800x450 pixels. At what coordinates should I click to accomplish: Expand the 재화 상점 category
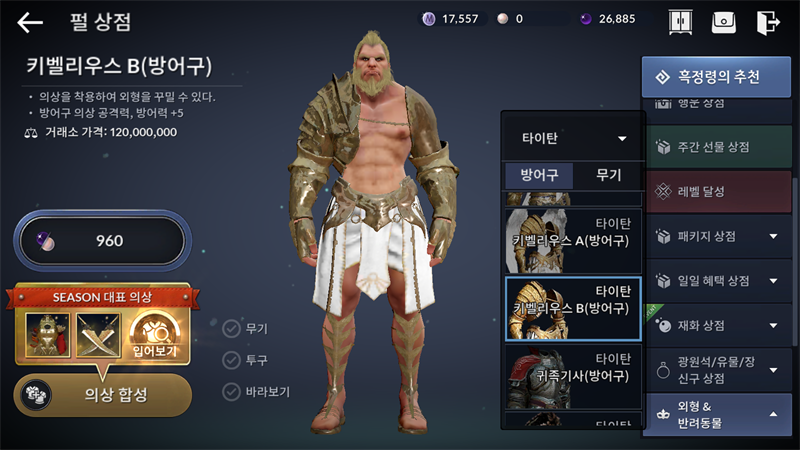tap(715, 325)
